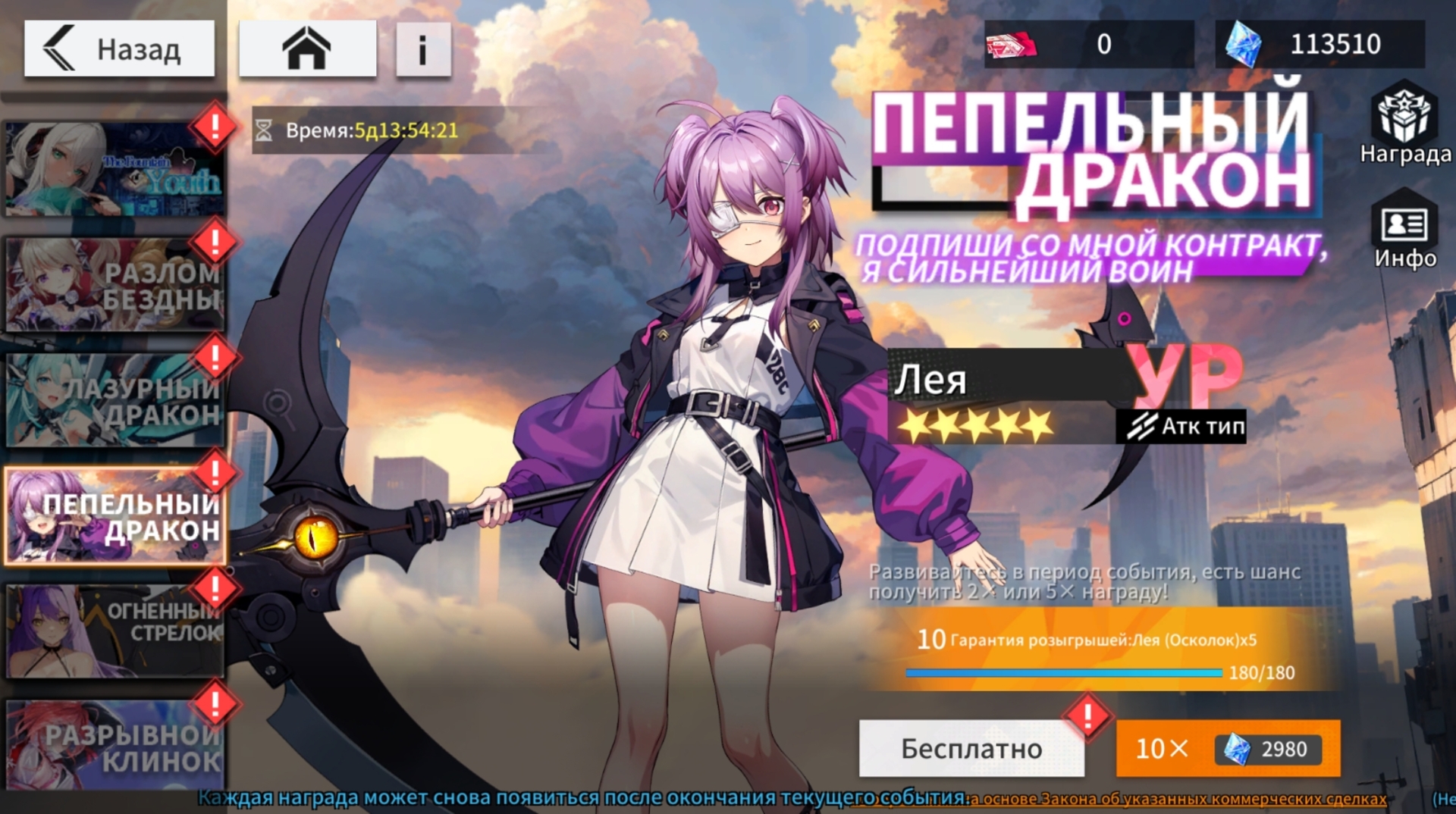
Task: Click the gacha ticket currency icon
Action: (x=1012, y=43)
